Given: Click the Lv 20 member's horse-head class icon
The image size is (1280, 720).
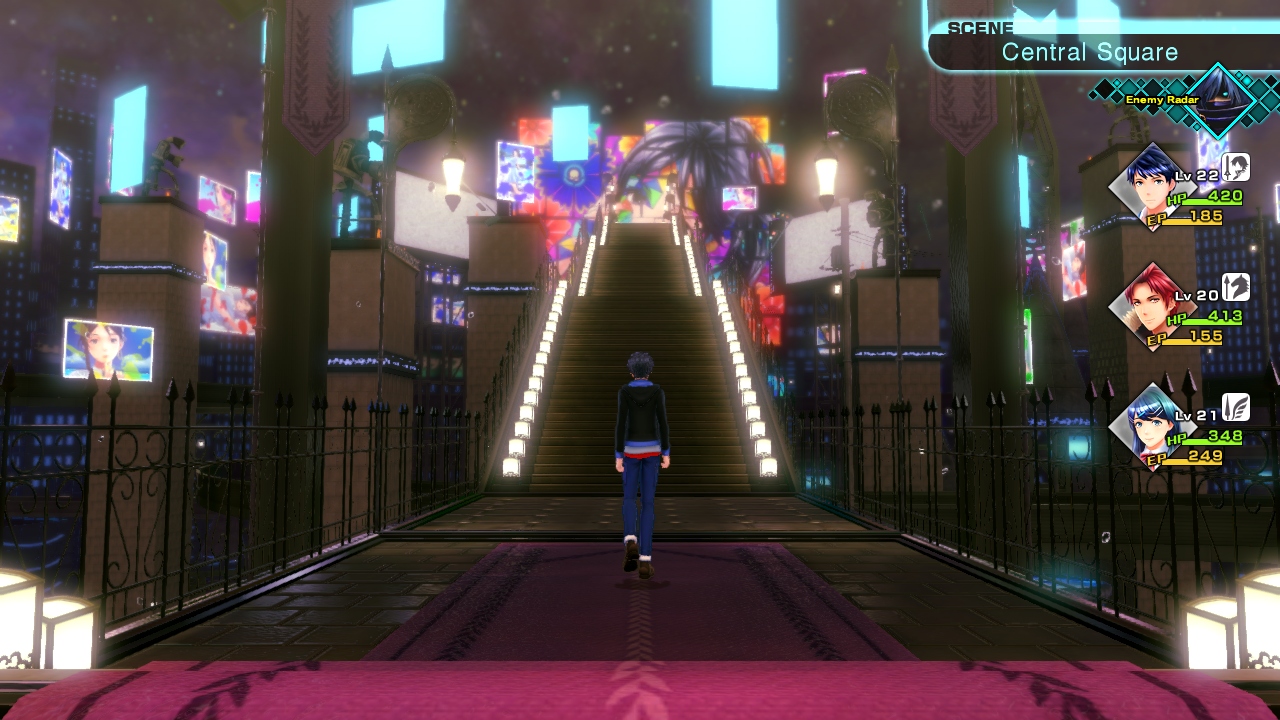Looking at the screenshot, I should [x=1236, y=287].
